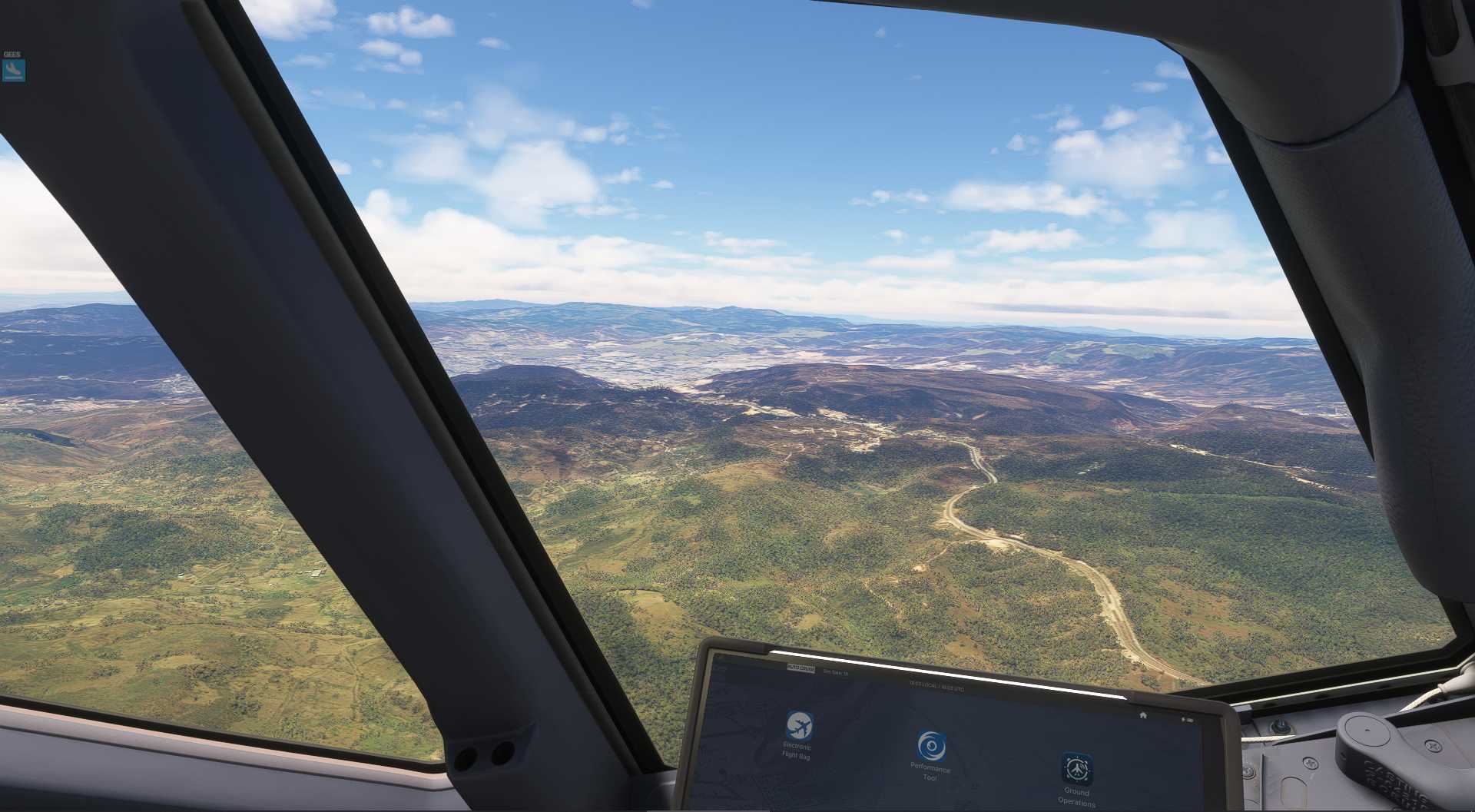Click the GEES overlay icon

14,71
